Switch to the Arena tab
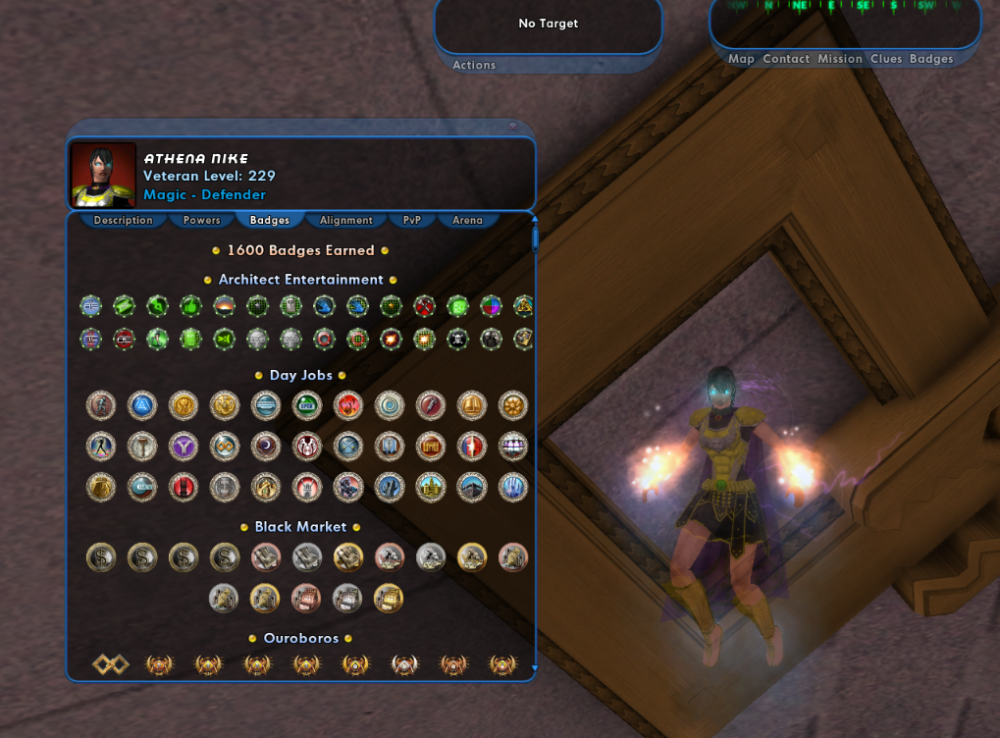Viewport: 1000px width, 738px height. pos(467,220)
